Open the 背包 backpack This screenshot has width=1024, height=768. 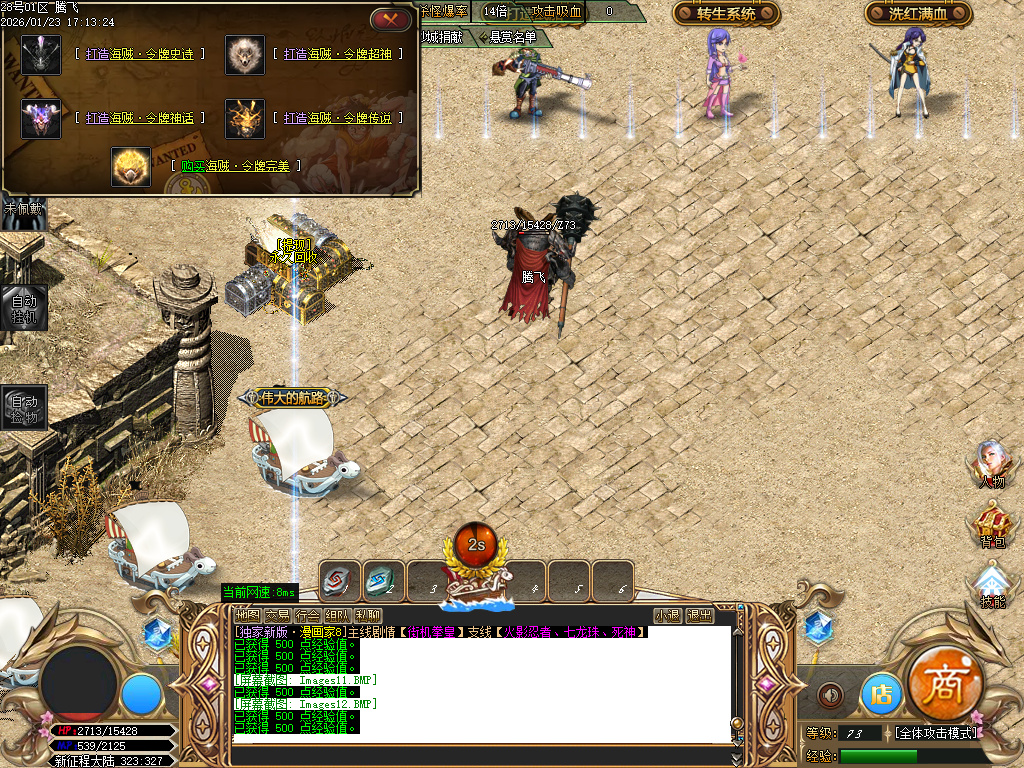(x=991, y=526)
